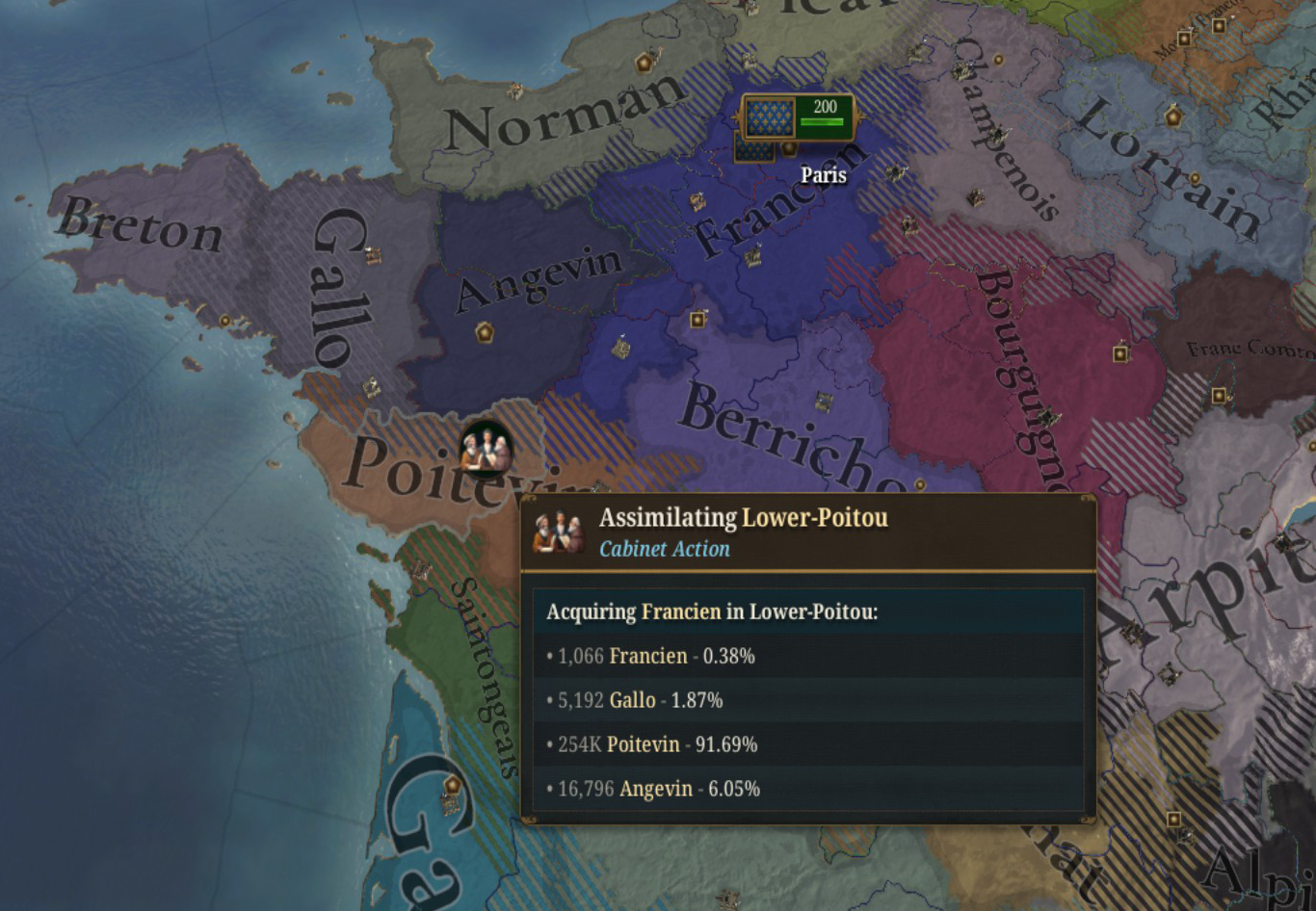Click the helmet icon below the Paris army banner
This screenshot has height=911, width=1316.
pos(787,149)
